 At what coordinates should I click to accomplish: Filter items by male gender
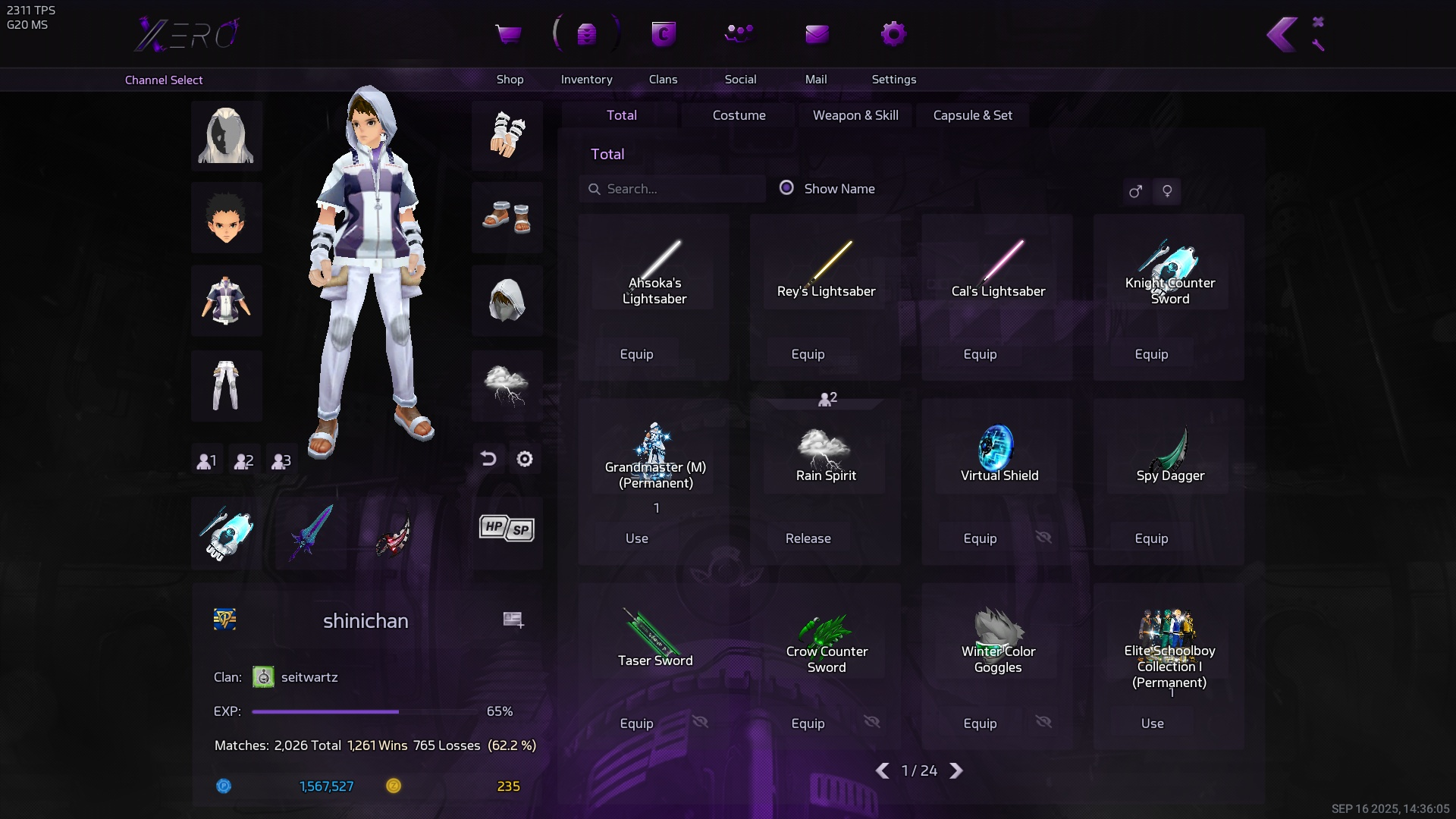tap(1135, 191)
